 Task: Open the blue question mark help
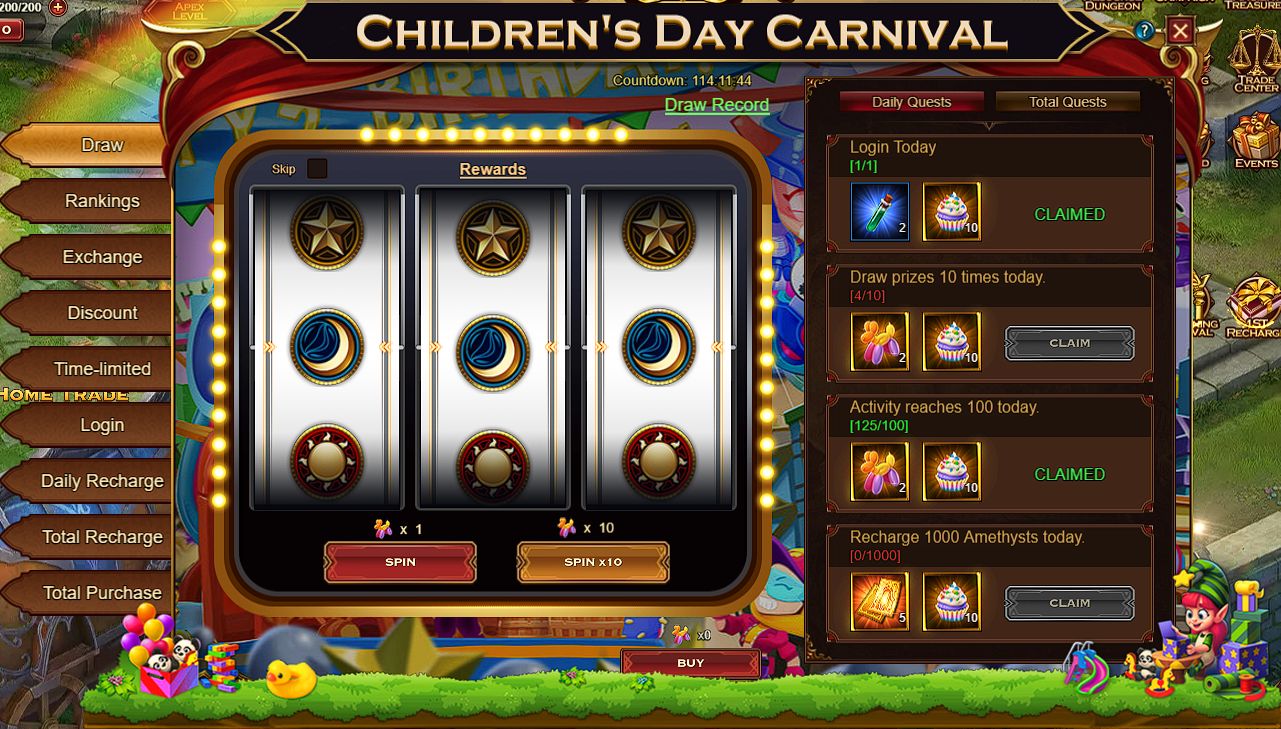click(x=1145, y=31)
